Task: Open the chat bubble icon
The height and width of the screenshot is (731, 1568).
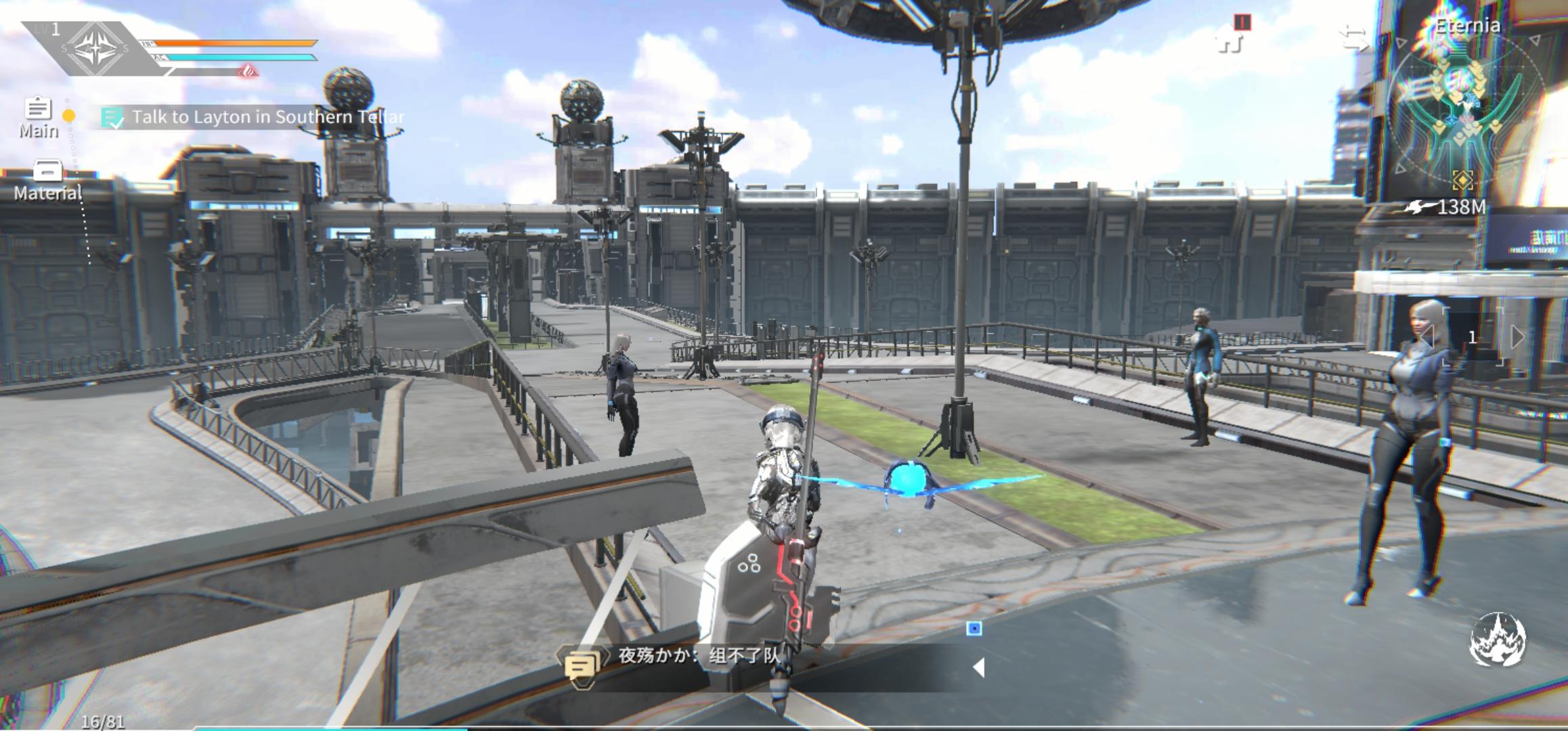Action: [x=581, y=666]
